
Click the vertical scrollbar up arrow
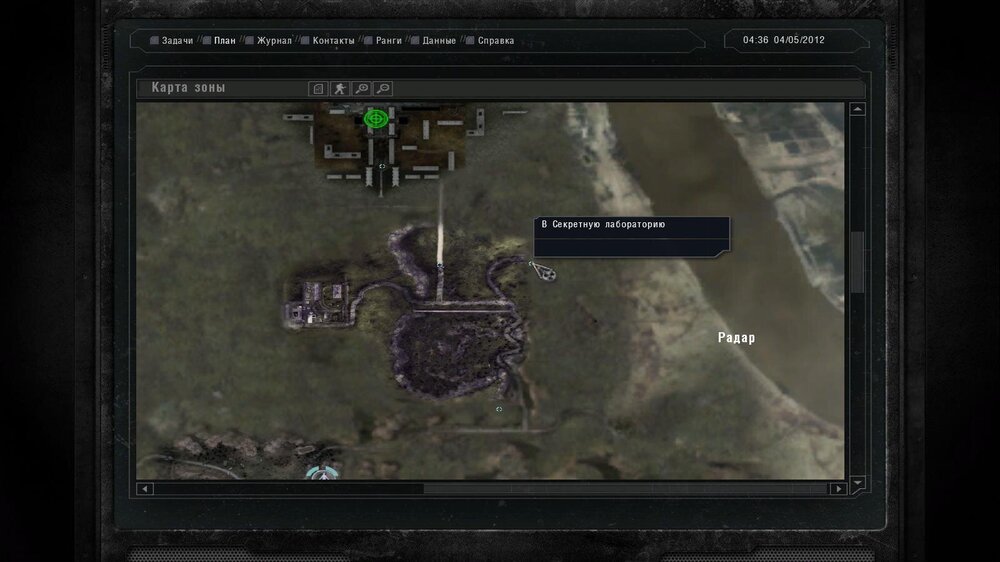click(x=857, y=110)
